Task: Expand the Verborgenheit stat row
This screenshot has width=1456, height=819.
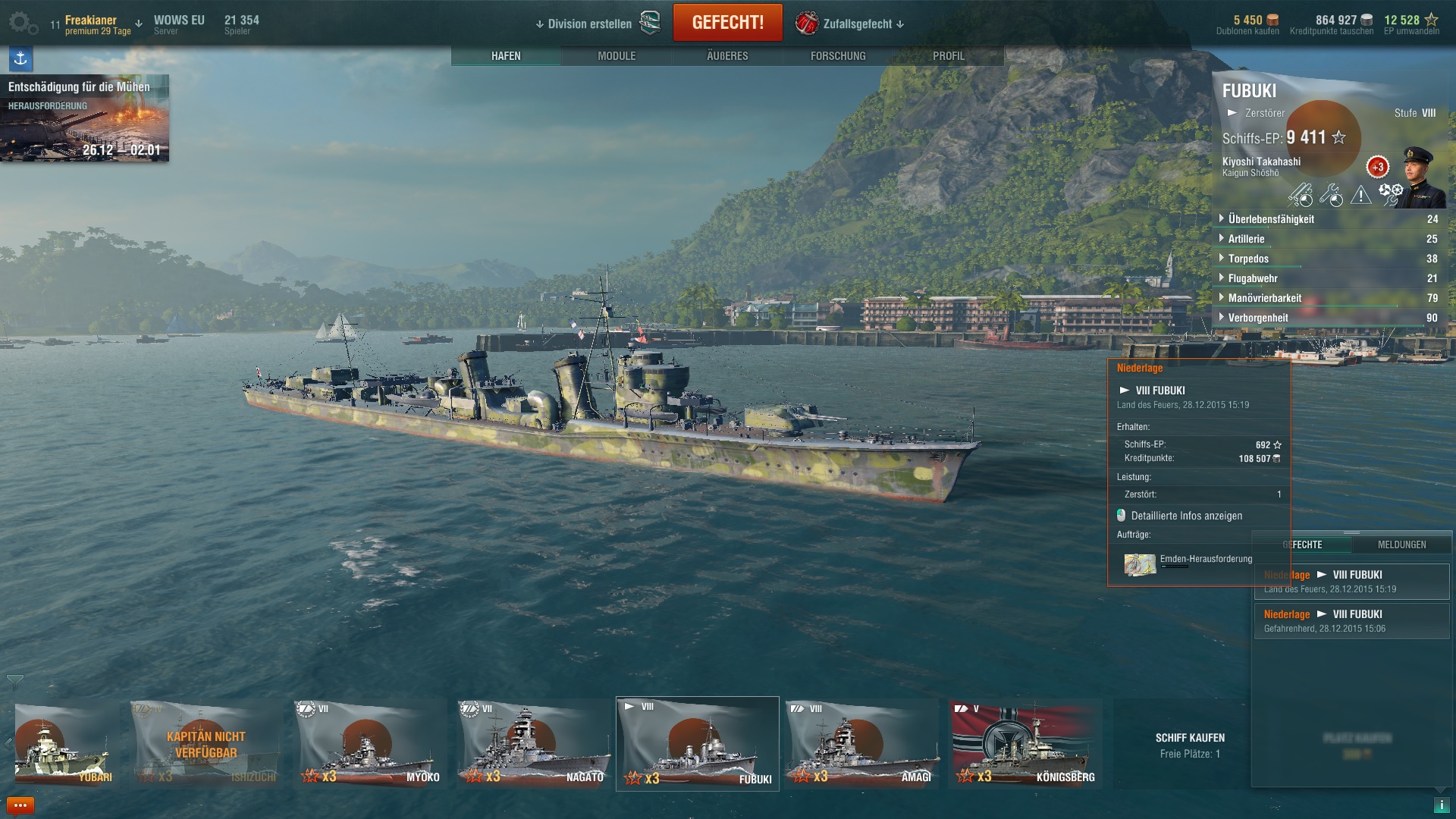Action: 1257,318
